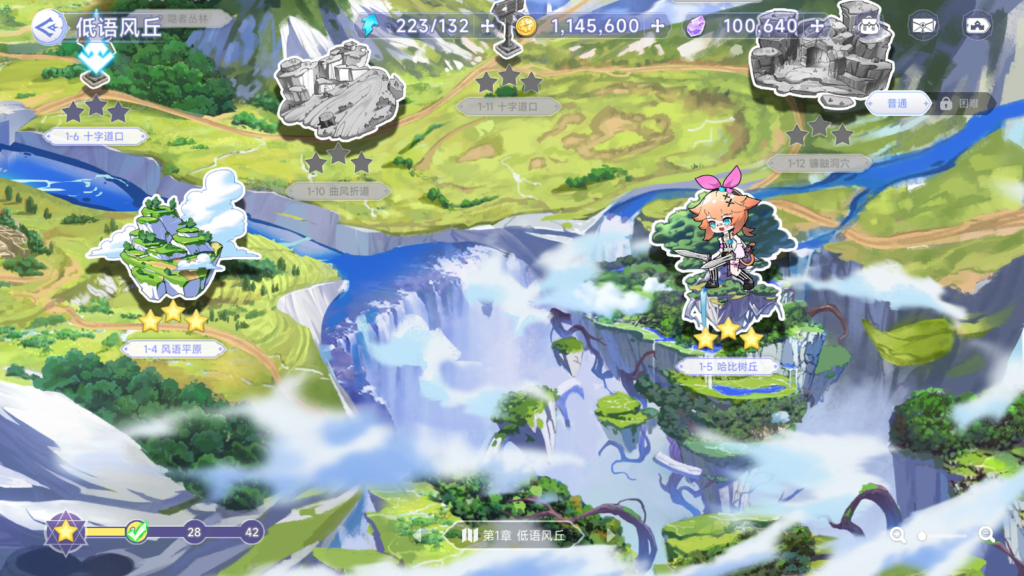Select the locked 困难 (Hard) difficulty tab
Screen dimensions: 1024x576
point(961,103)
